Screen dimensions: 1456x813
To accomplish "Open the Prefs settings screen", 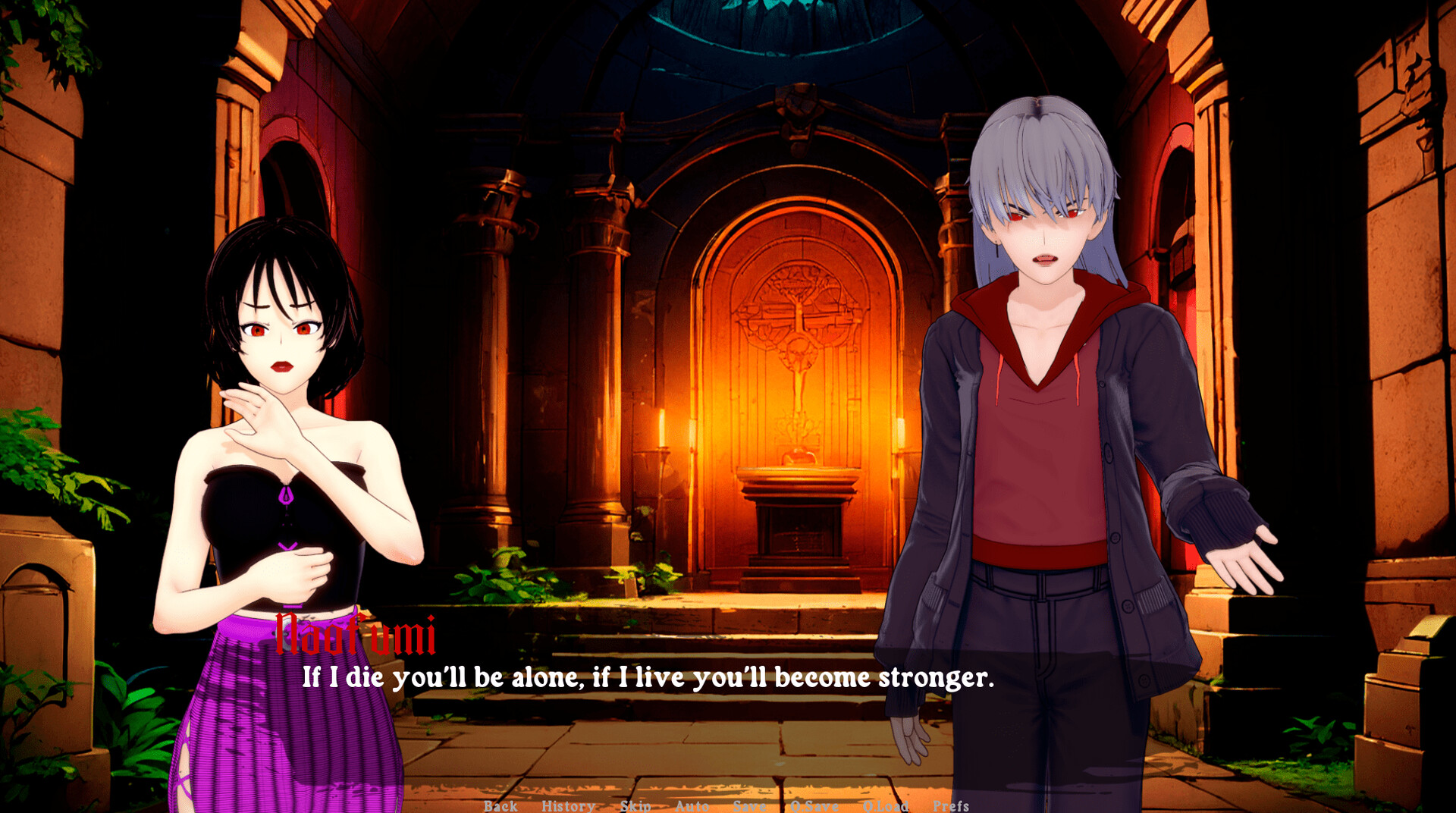I will click(950, 806).
